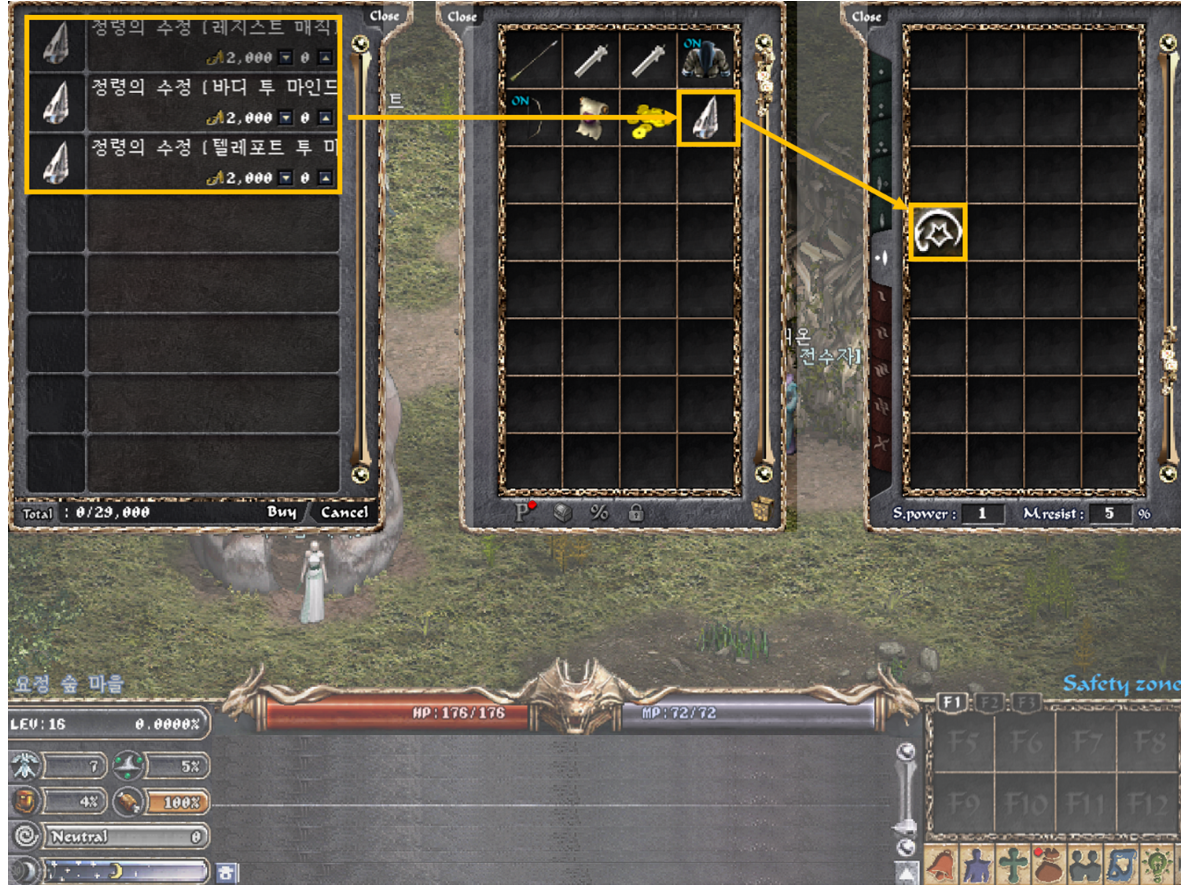1181x886 pixels.
Task: Decrease quantity of the Teleport crystal
Action: (286, 178)
